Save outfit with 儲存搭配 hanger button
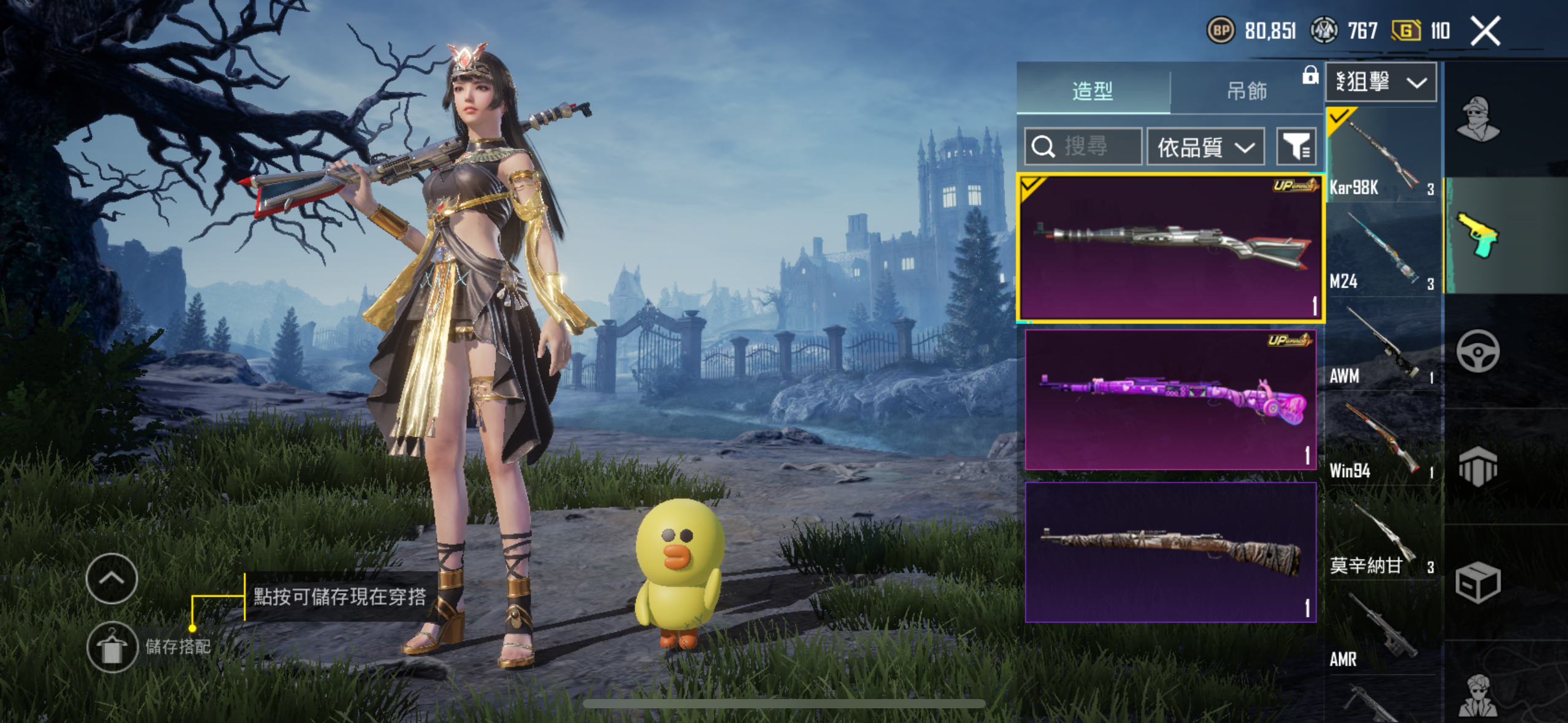Viewport: 1568px width, 723px height. 112,646
